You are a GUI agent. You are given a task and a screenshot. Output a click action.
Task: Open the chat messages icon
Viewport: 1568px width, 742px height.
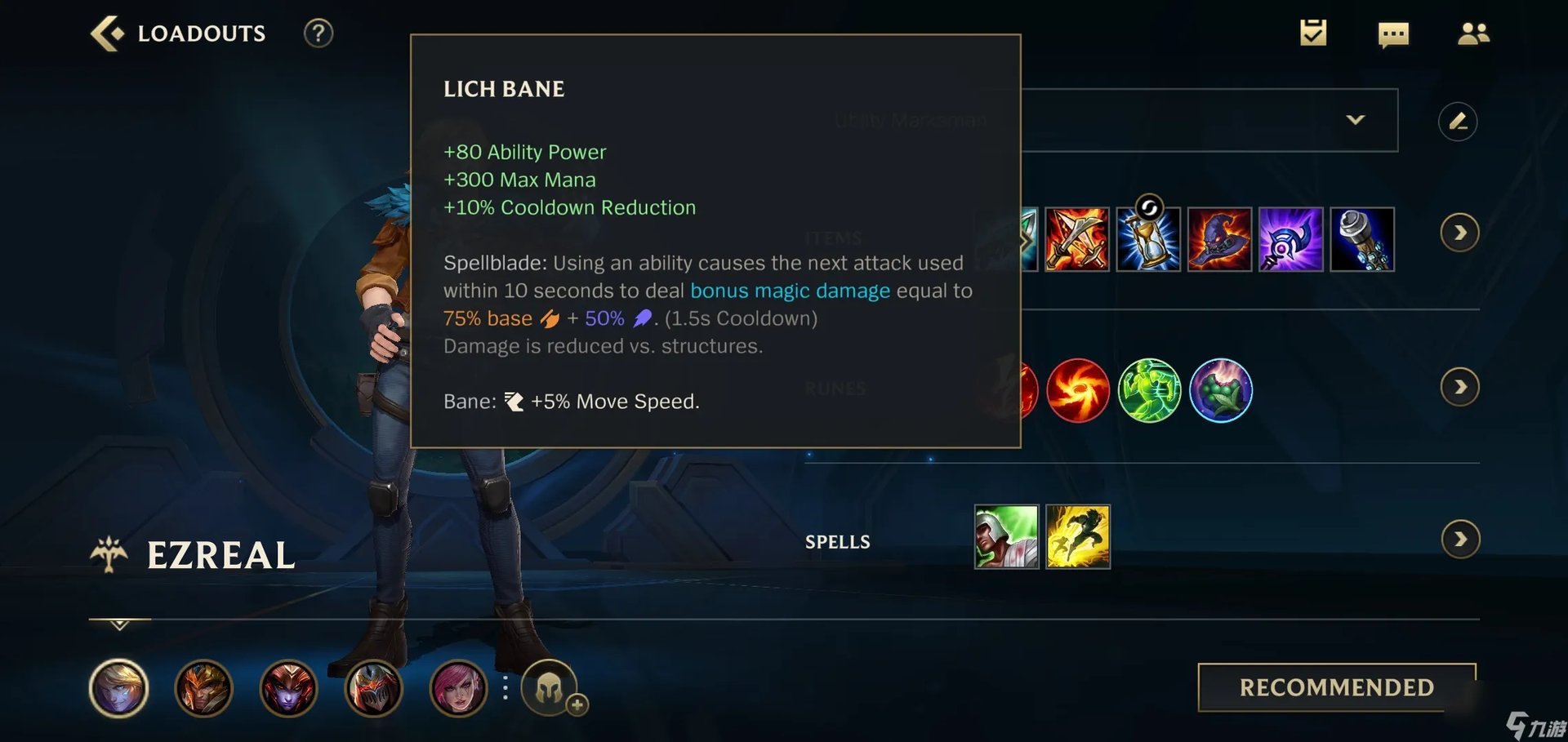(1393, 33)
